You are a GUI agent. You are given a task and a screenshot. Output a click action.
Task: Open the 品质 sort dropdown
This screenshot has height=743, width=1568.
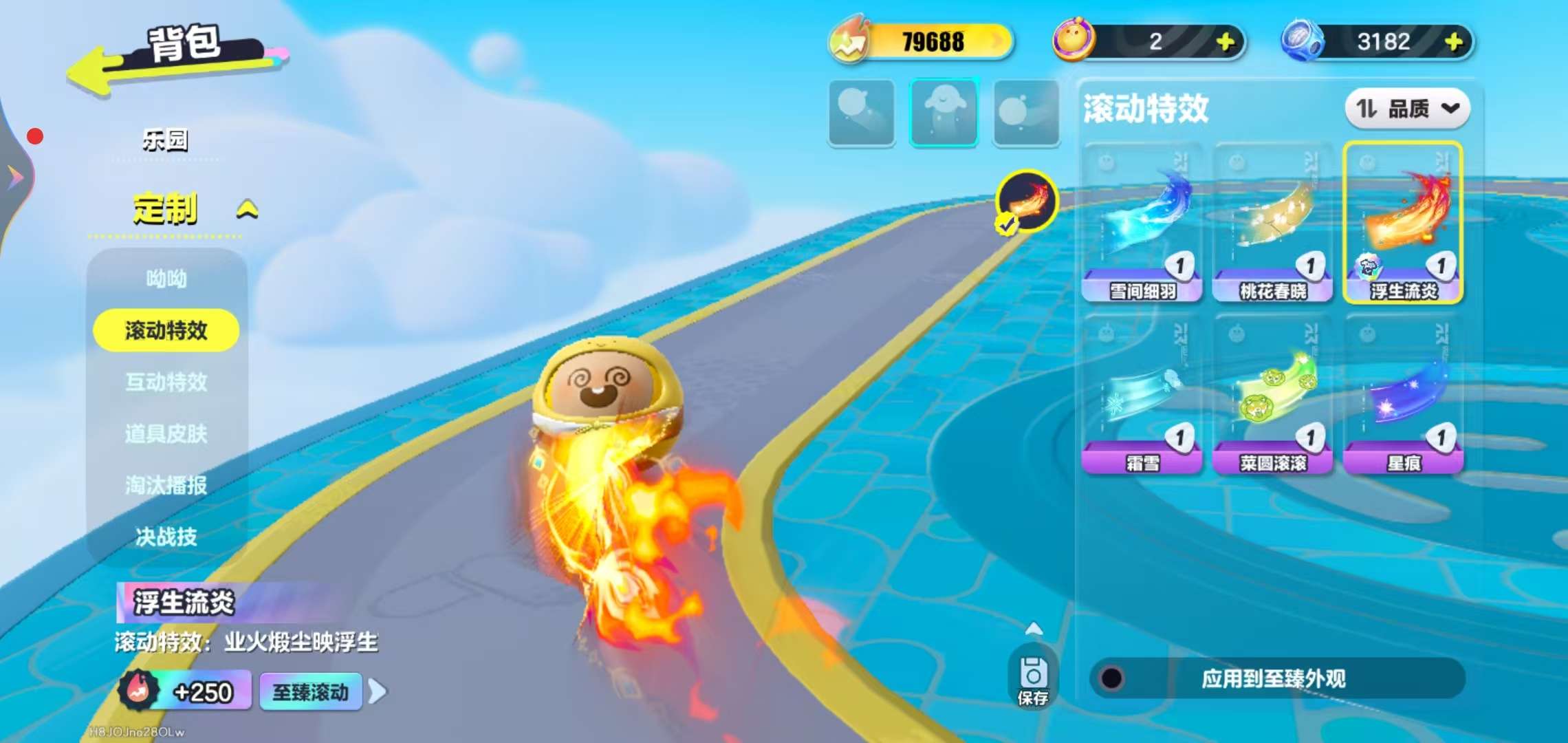pyautogui.click(x=1407, y=109)
